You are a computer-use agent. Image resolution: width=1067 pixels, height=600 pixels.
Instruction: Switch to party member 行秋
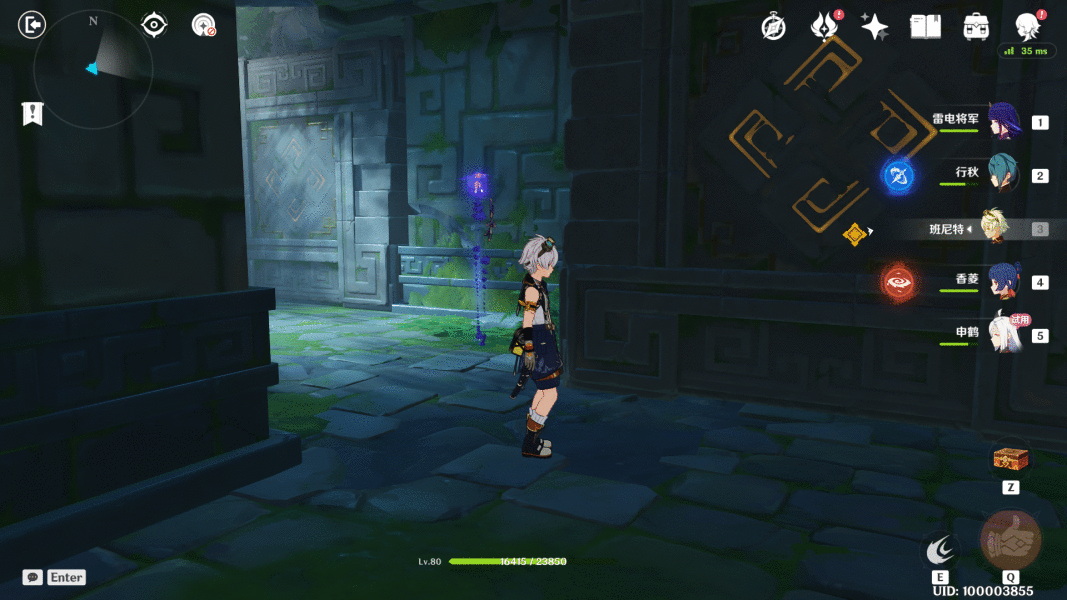1002,175
